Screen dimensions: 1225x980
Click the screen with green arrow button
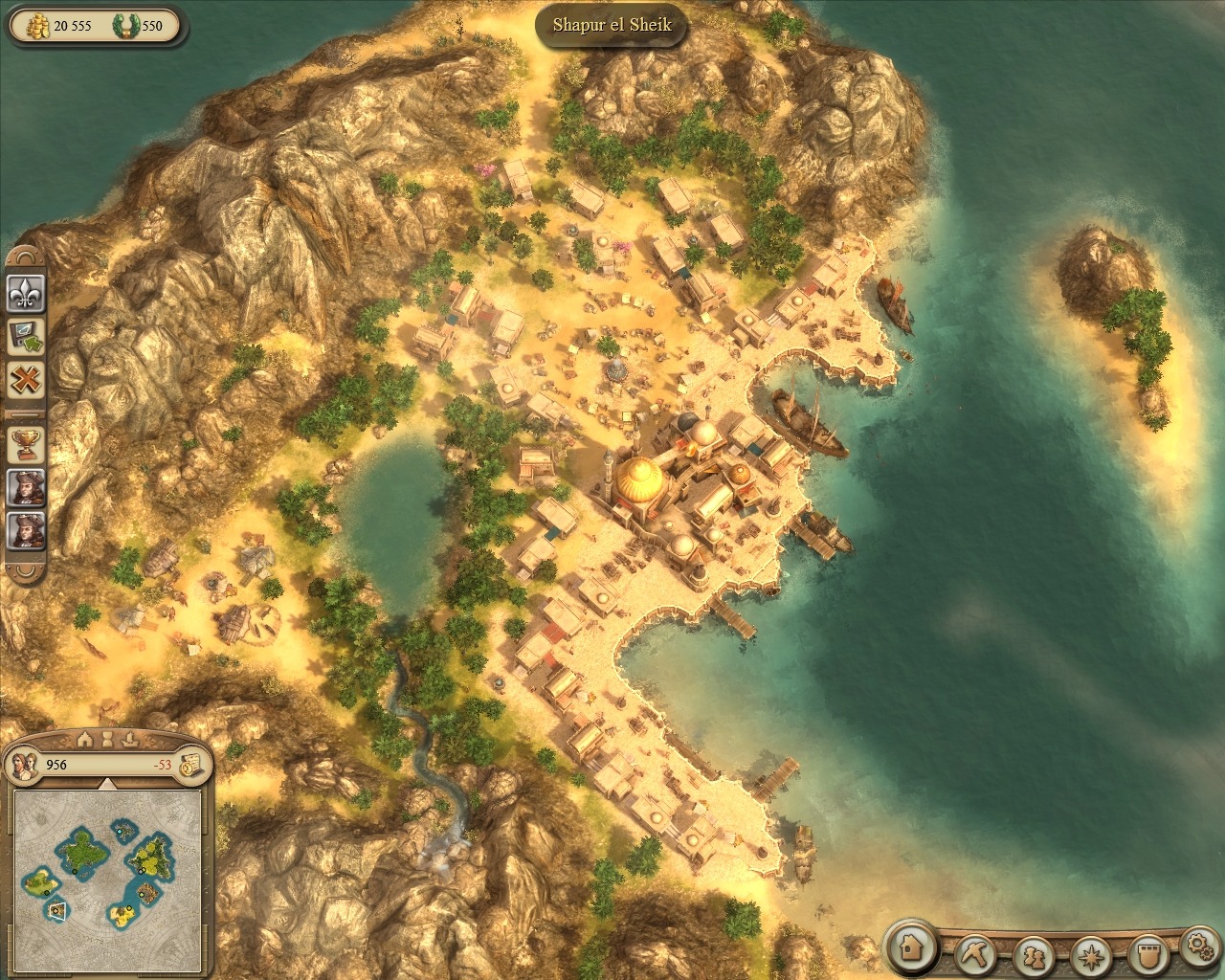pos(26,336)
